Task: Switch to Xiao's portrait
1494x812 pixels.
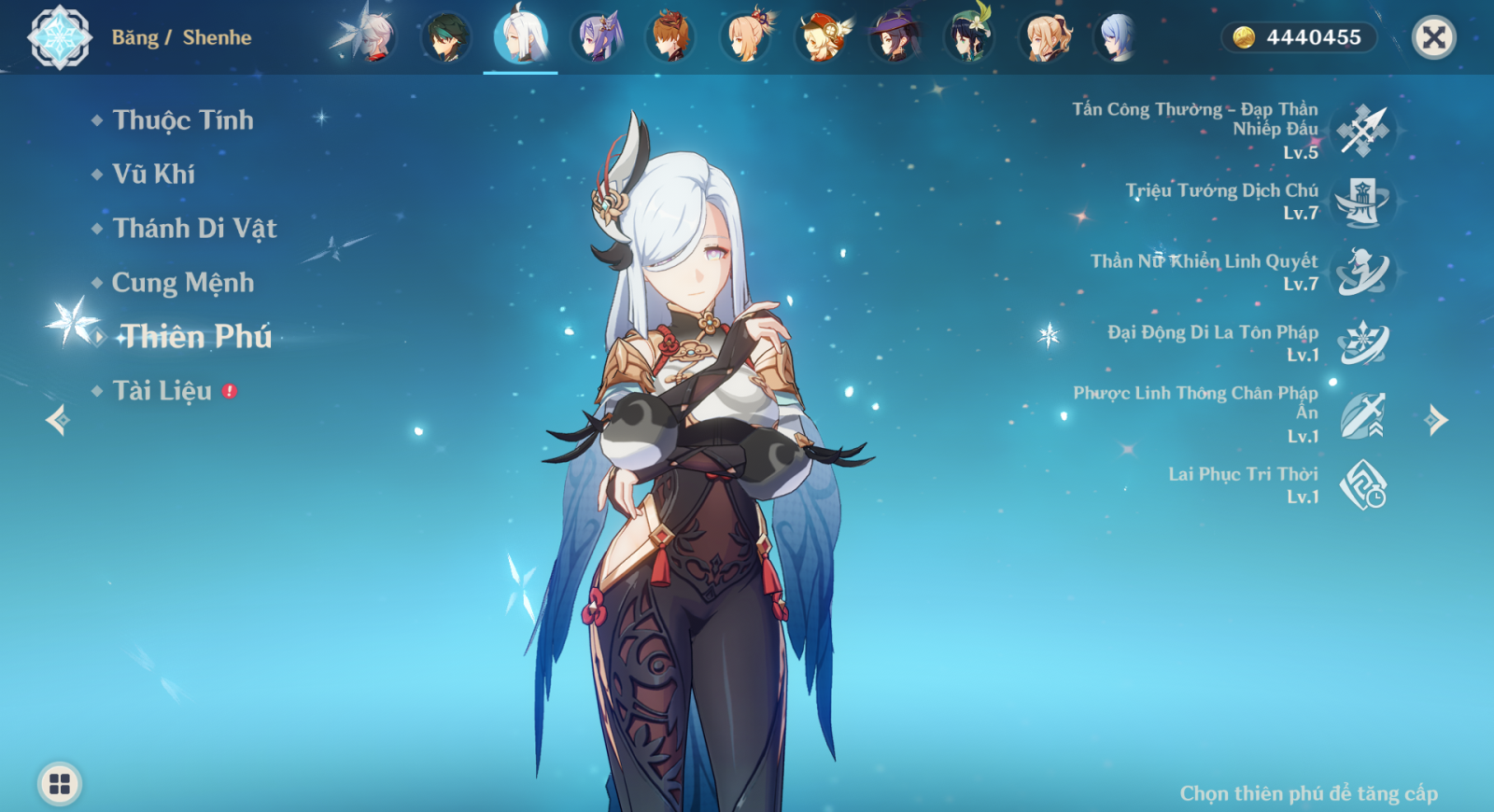Action: [446, 38]
